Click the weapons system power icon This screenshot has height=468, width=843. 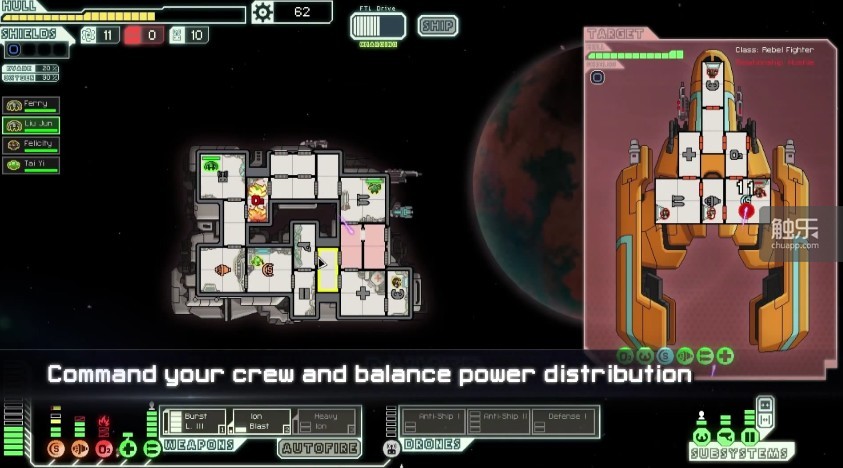152,448
